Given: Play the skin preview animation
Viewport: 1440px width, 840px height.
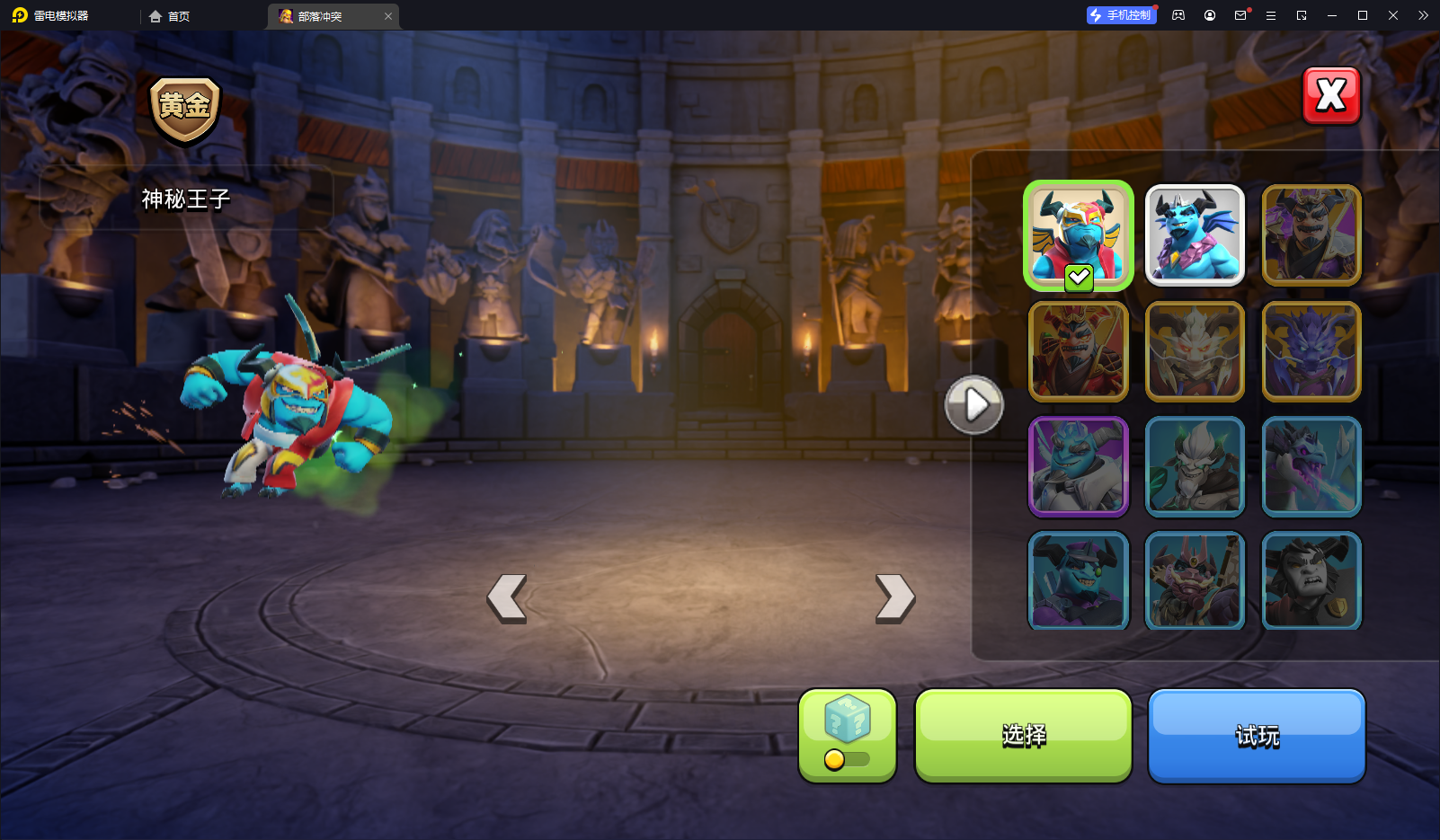Looking at the screenshot, I should (x=973, y=405).
